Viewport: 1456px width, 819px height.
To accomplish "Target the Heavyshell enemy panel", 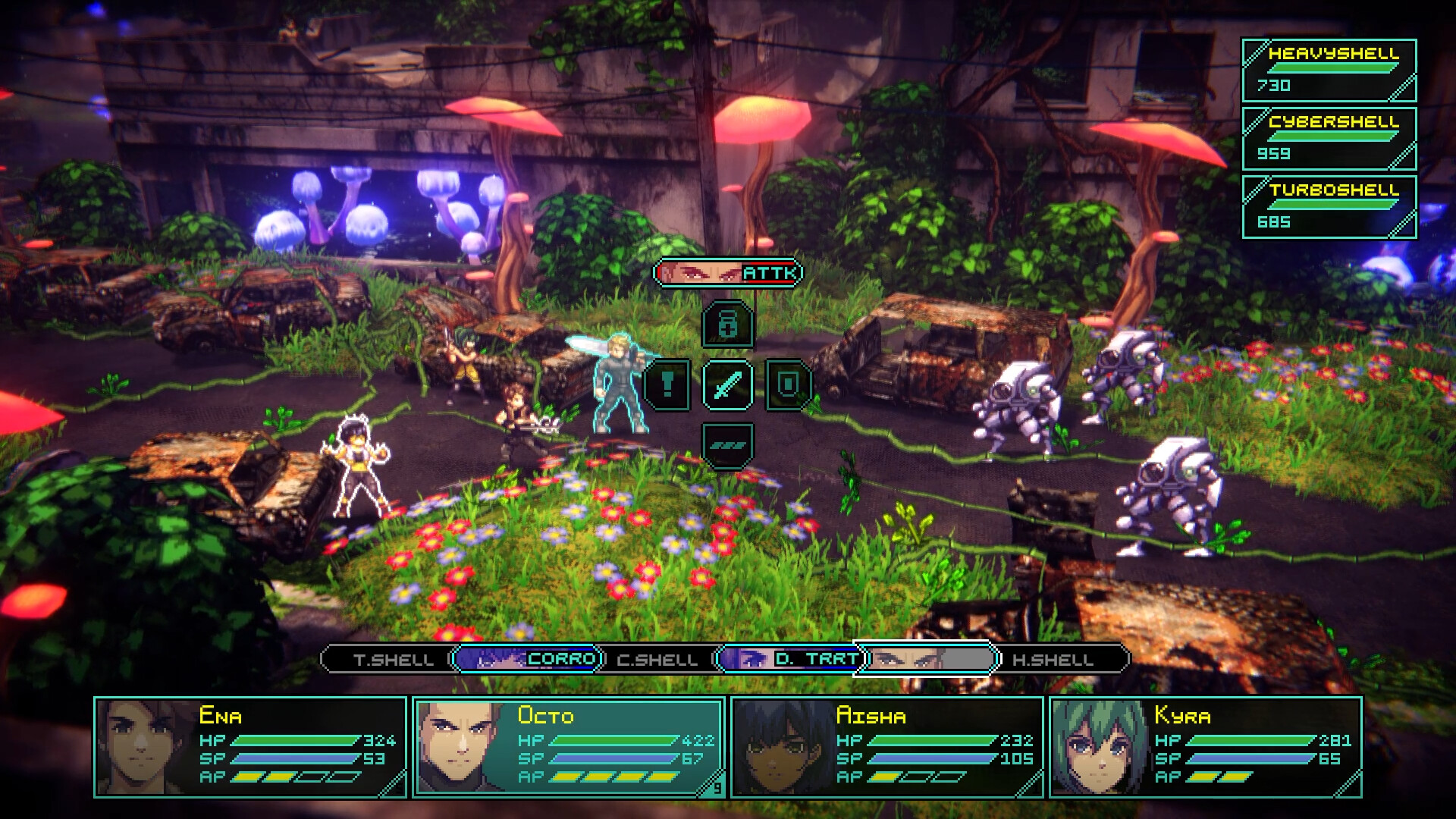I will (1329, 71).
